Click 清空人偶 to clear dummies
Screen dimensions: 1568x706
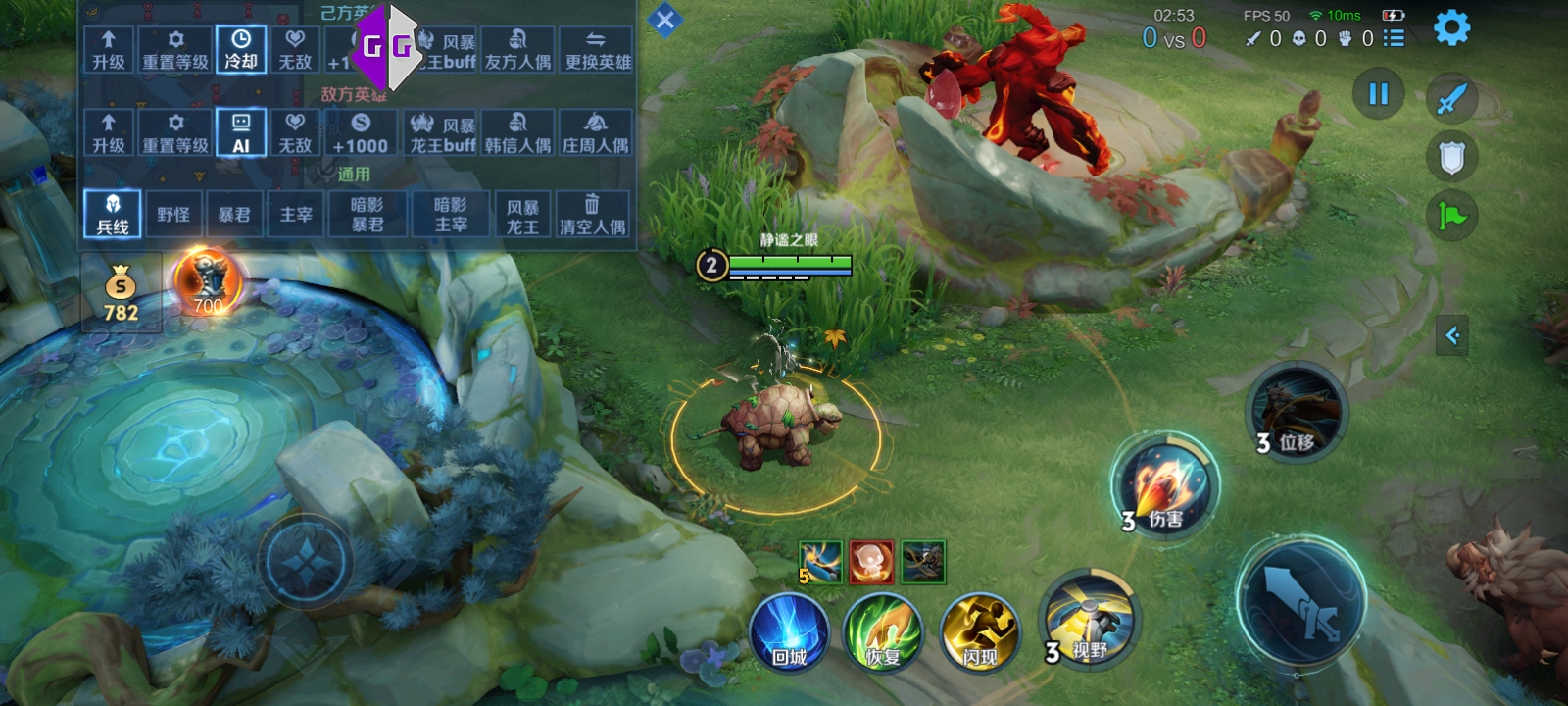click(x=592, y=214)
